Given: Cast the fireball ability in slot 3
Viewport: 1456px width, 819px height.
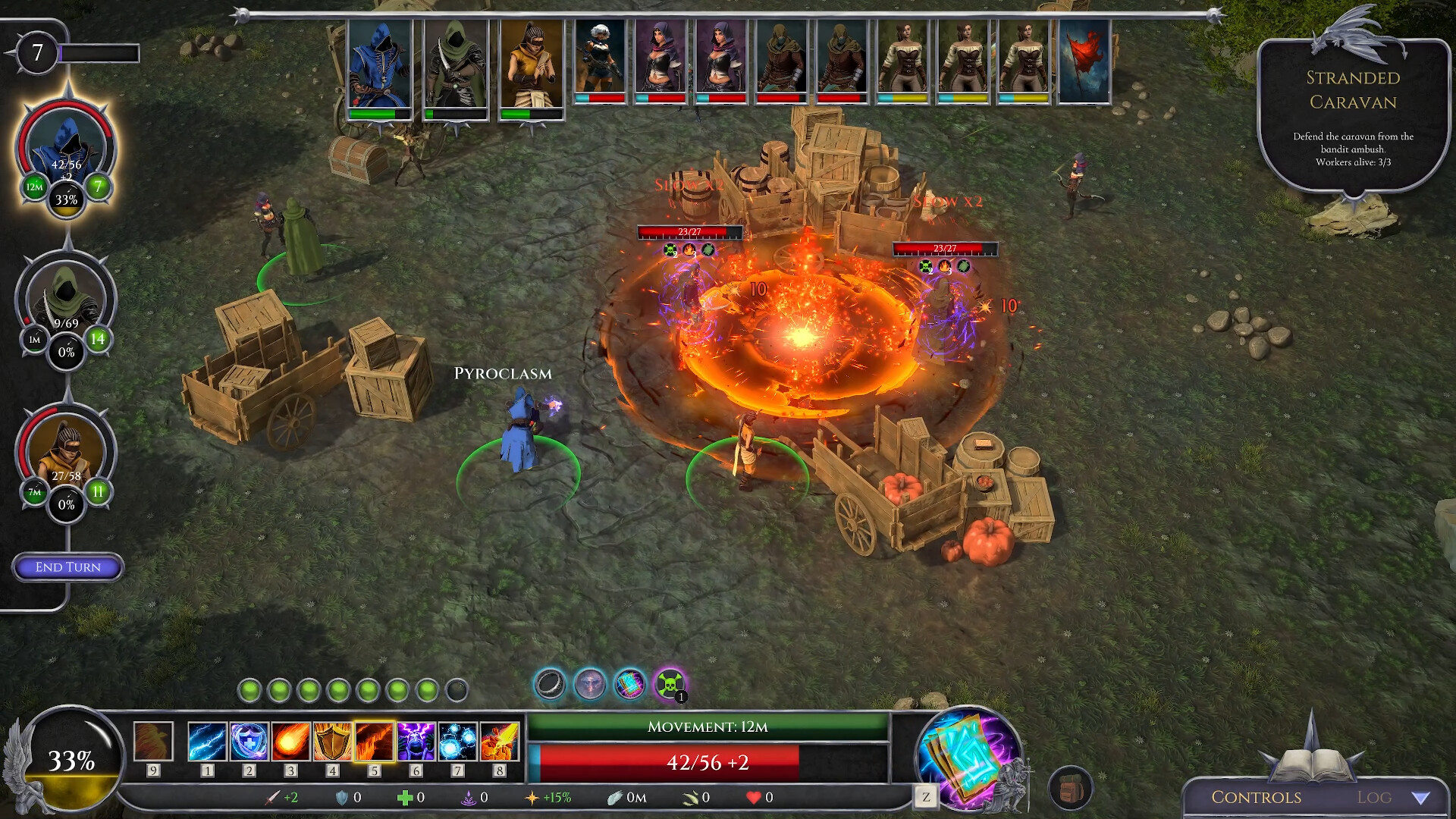Looking at the screenshot, I should 290,747.
